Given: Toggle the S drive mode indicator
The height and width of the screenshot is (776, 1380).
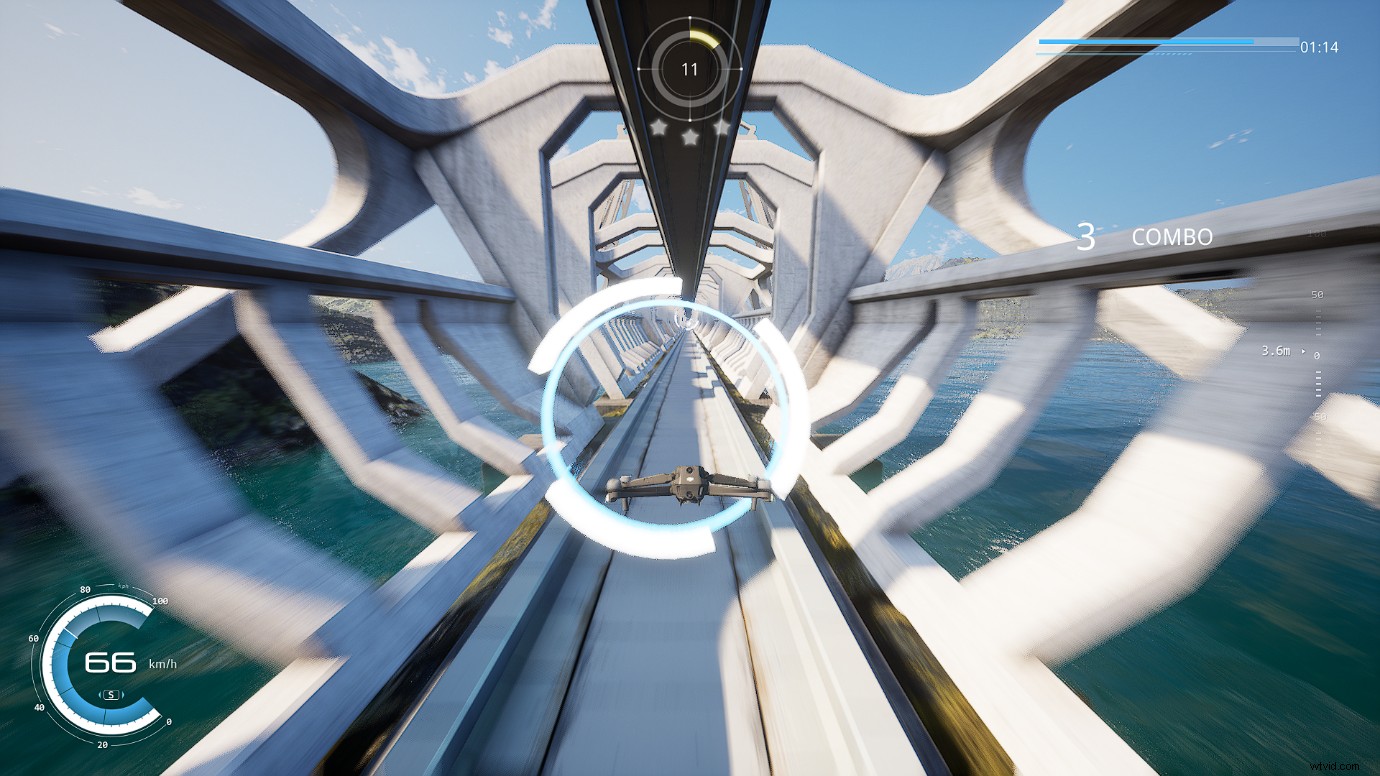Looking at the screenshot, I should 111,694.
